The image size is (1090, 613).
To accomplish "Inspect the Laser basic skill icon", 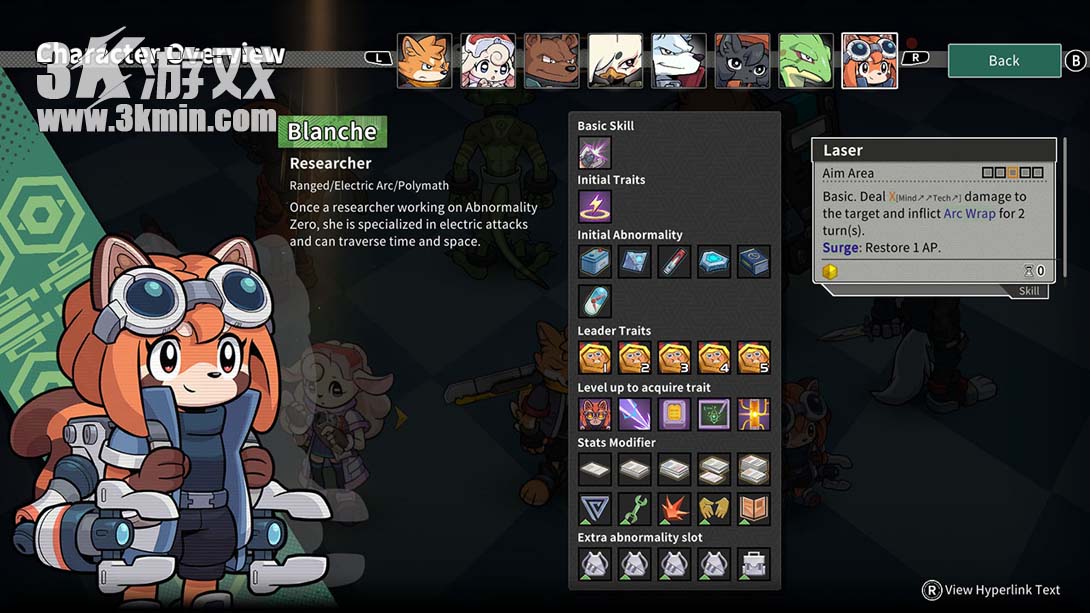I will [x=594, y=153].
